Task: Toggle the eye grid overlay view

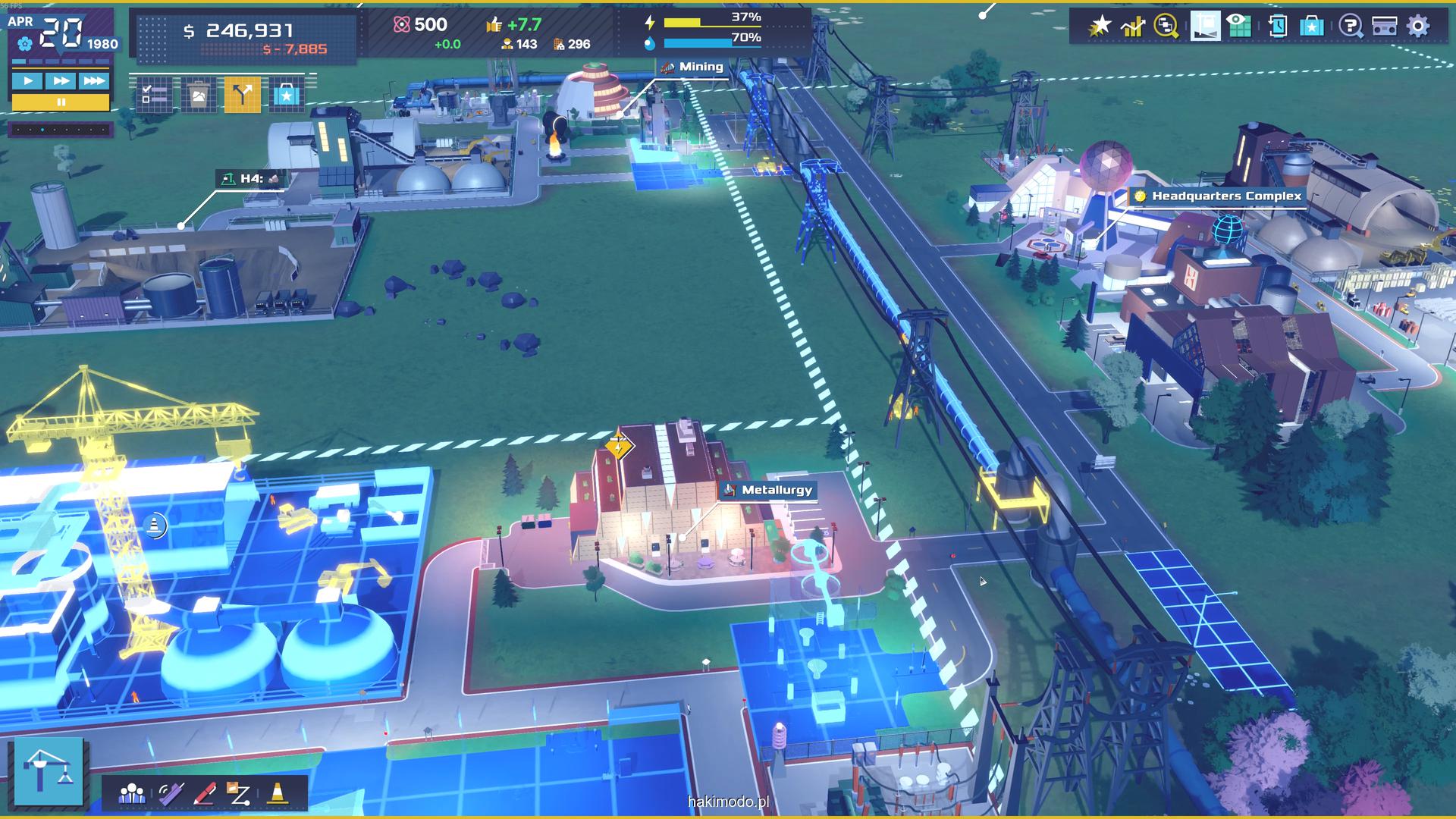Action: (1238, 26)
